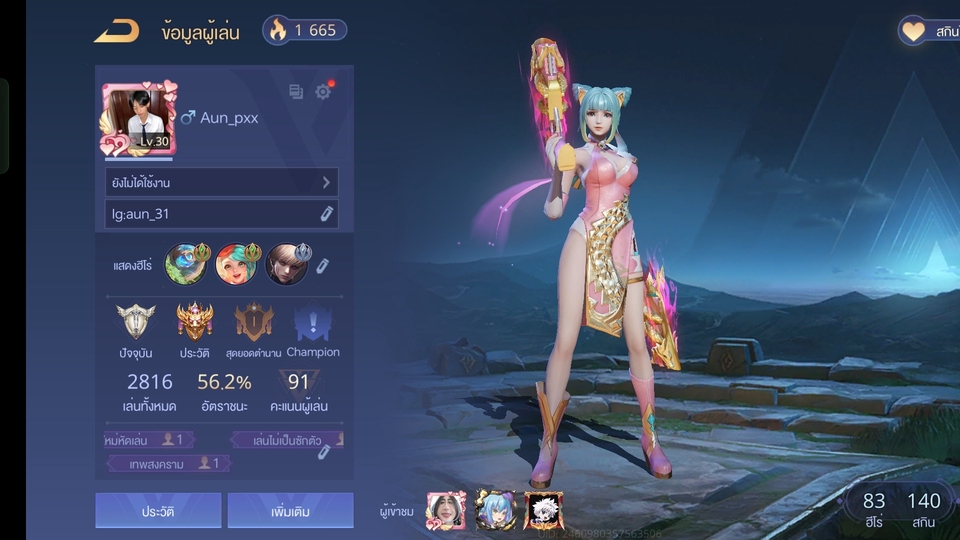Viewport: 960px width, 540px height.
Task: Open the white-haired anime visitor avatar
Action: pyautogui.click(x=544, y=510)
